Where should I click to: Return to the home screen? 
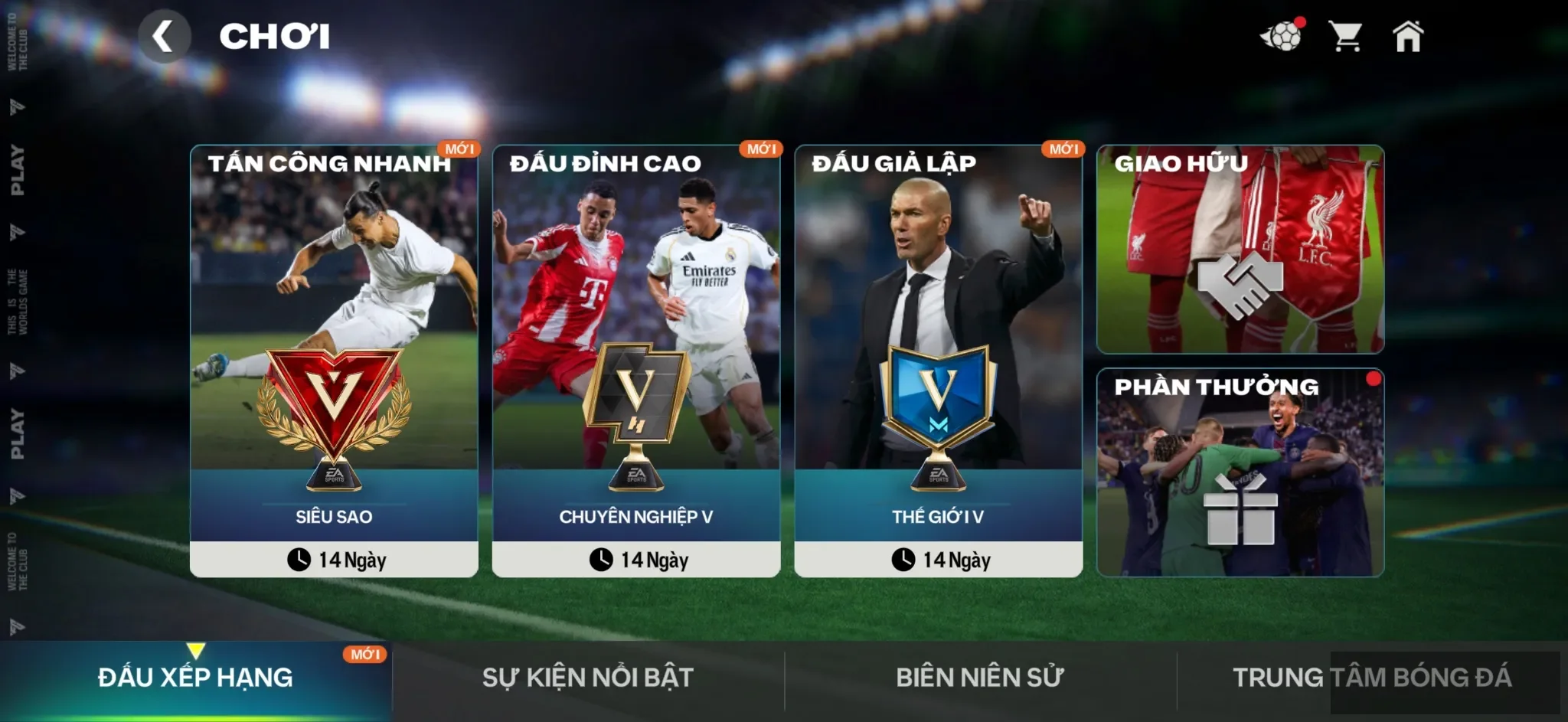pyautogui.click(x=1407, y=36)
